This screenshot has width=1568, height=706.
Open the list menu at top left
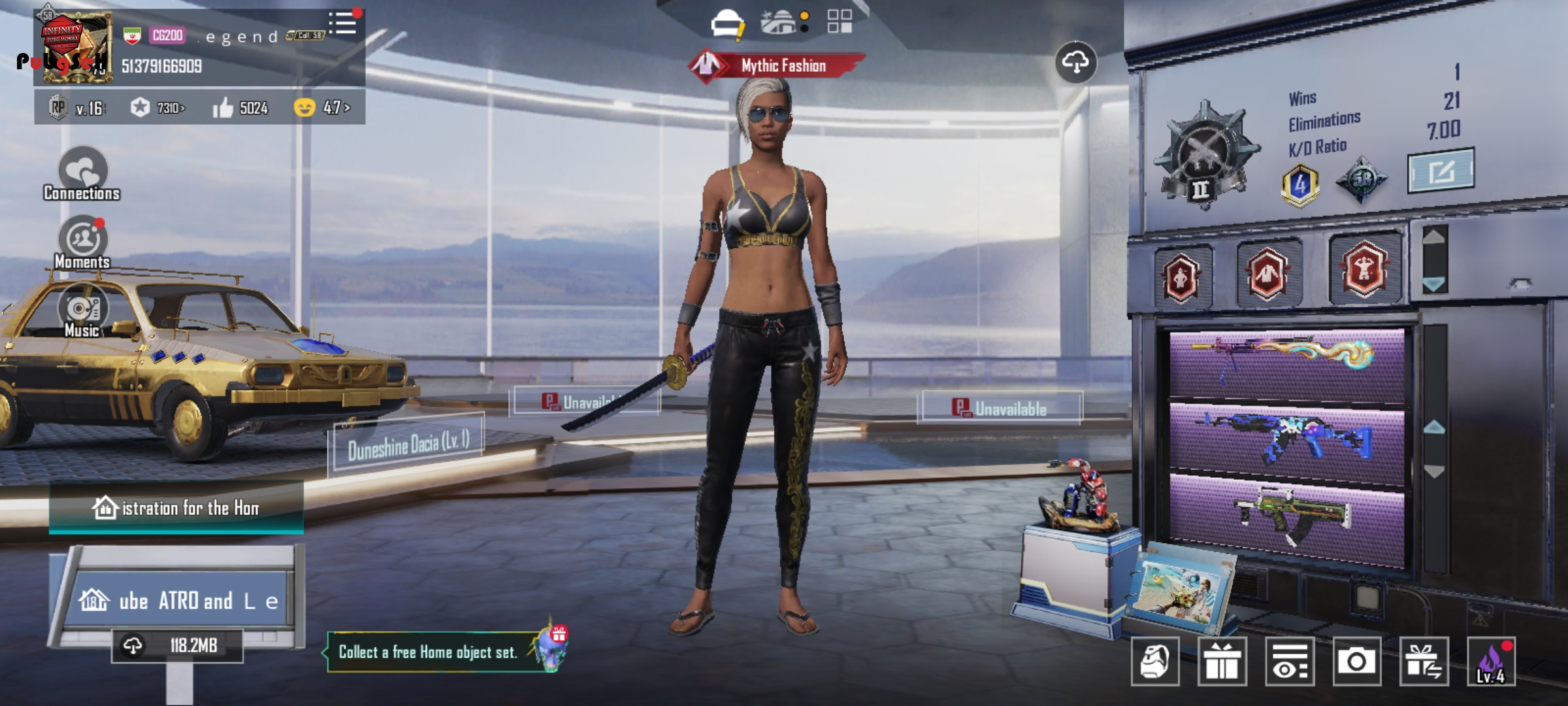[343, 24]
